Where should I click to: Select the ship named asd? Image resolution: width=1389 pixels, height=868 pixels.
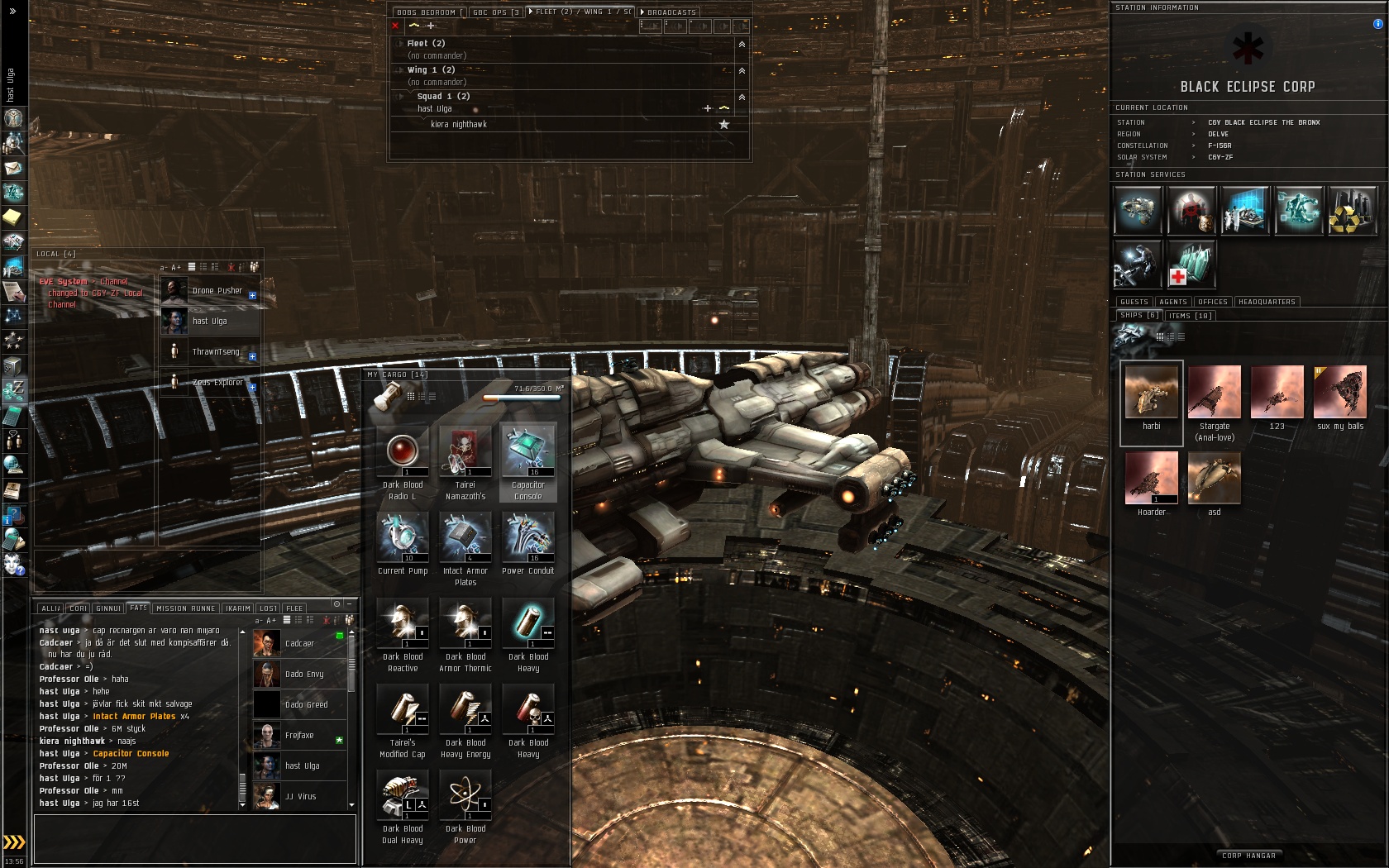point(1214,479)
